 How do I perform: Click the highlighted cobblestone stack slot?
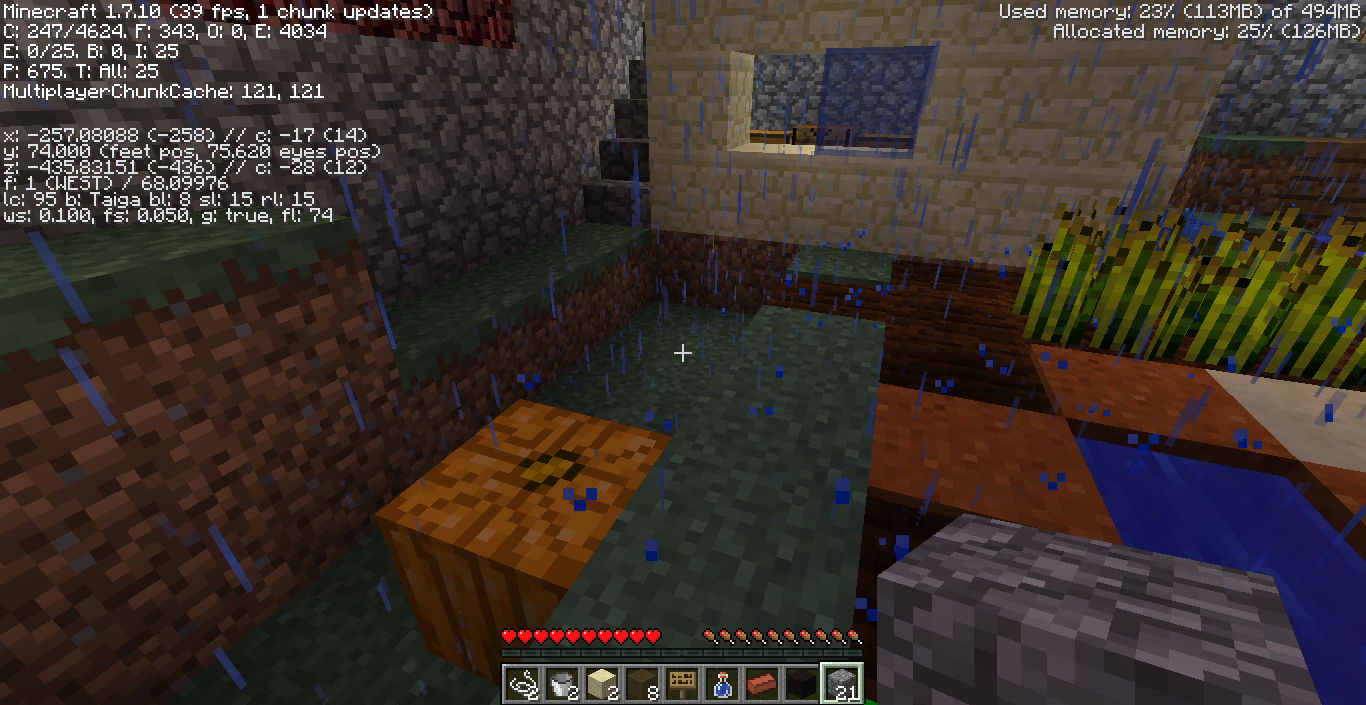coord(842,683)
